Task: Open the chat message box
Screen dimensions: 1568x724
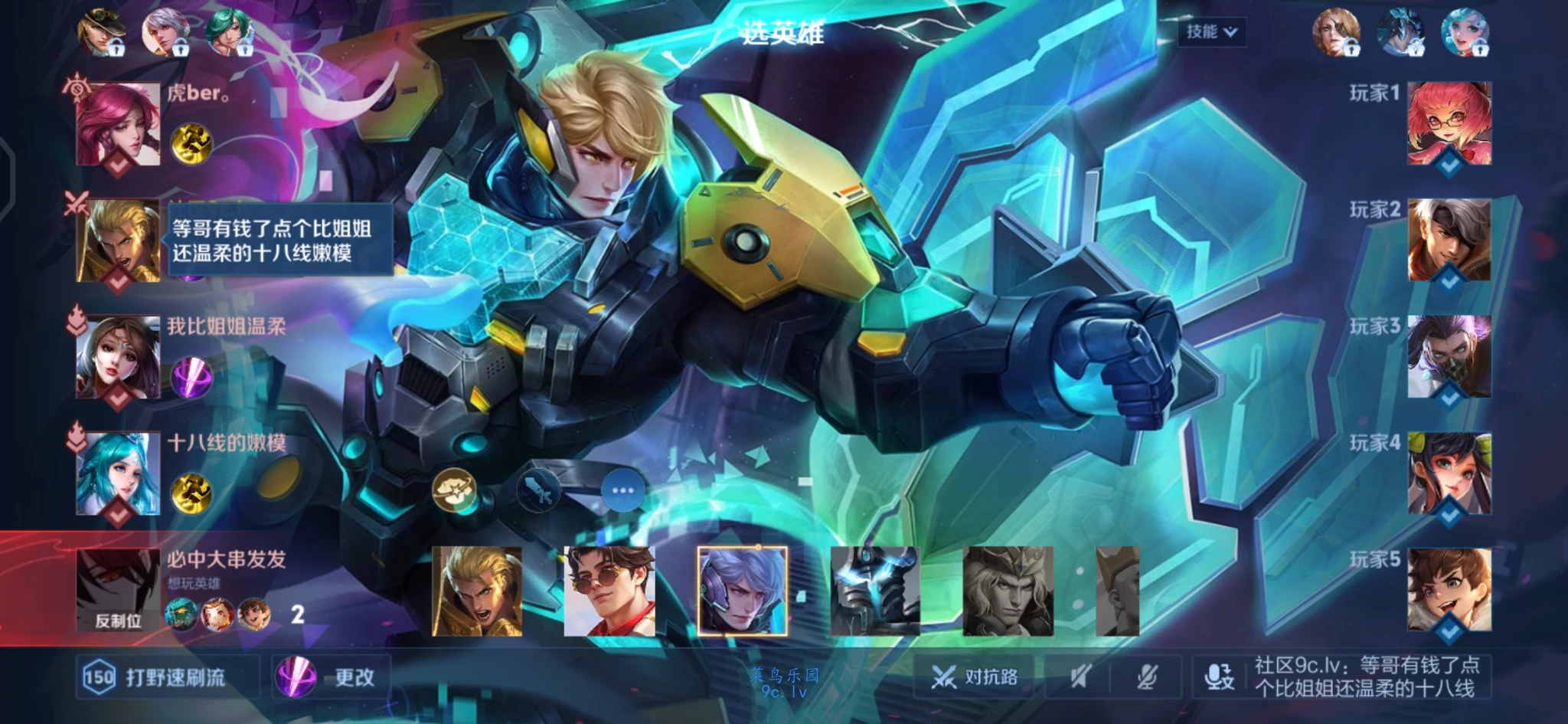Action: (1366, 676)
